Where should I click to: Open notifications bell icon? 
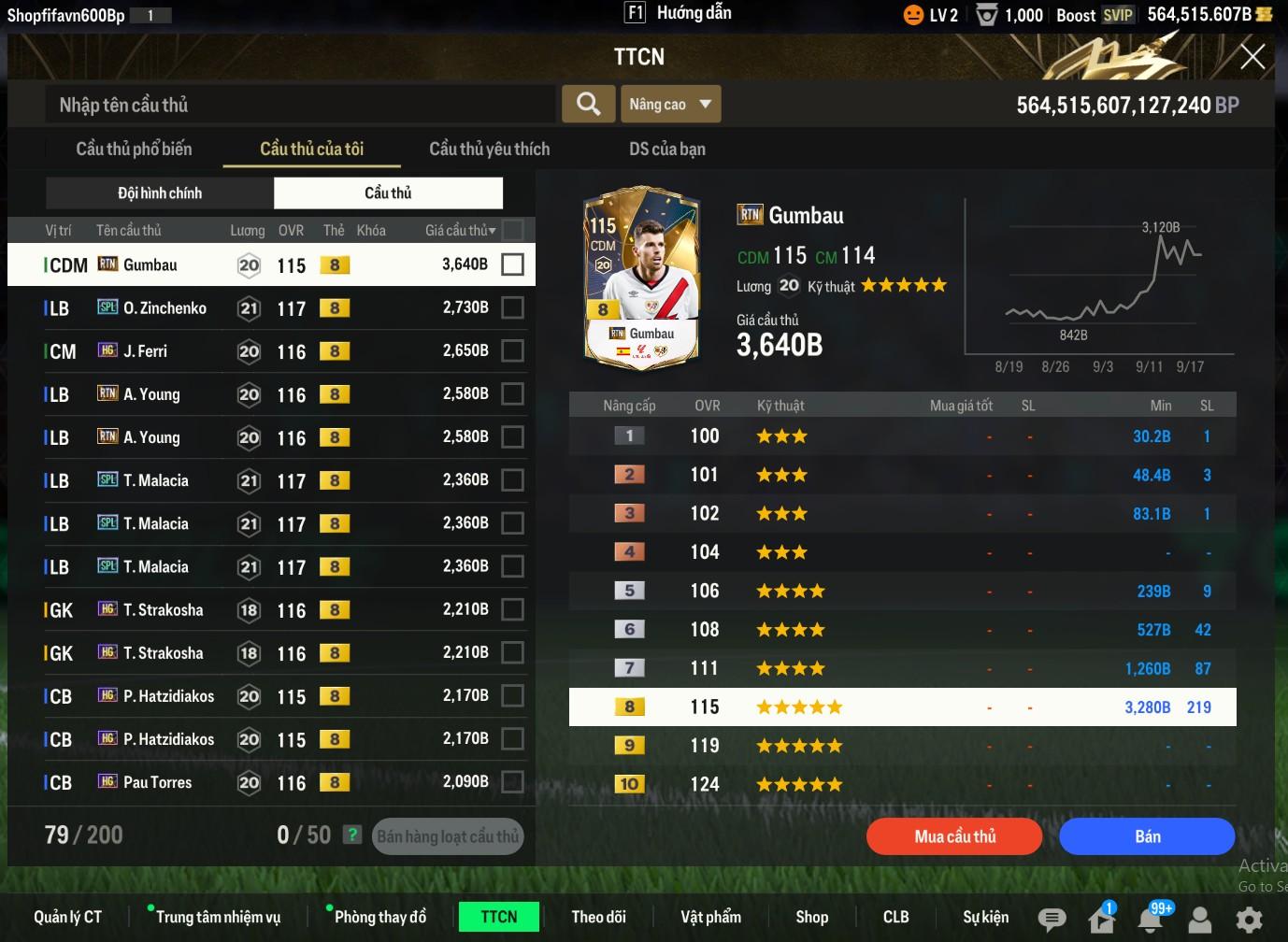point(1151,919)
